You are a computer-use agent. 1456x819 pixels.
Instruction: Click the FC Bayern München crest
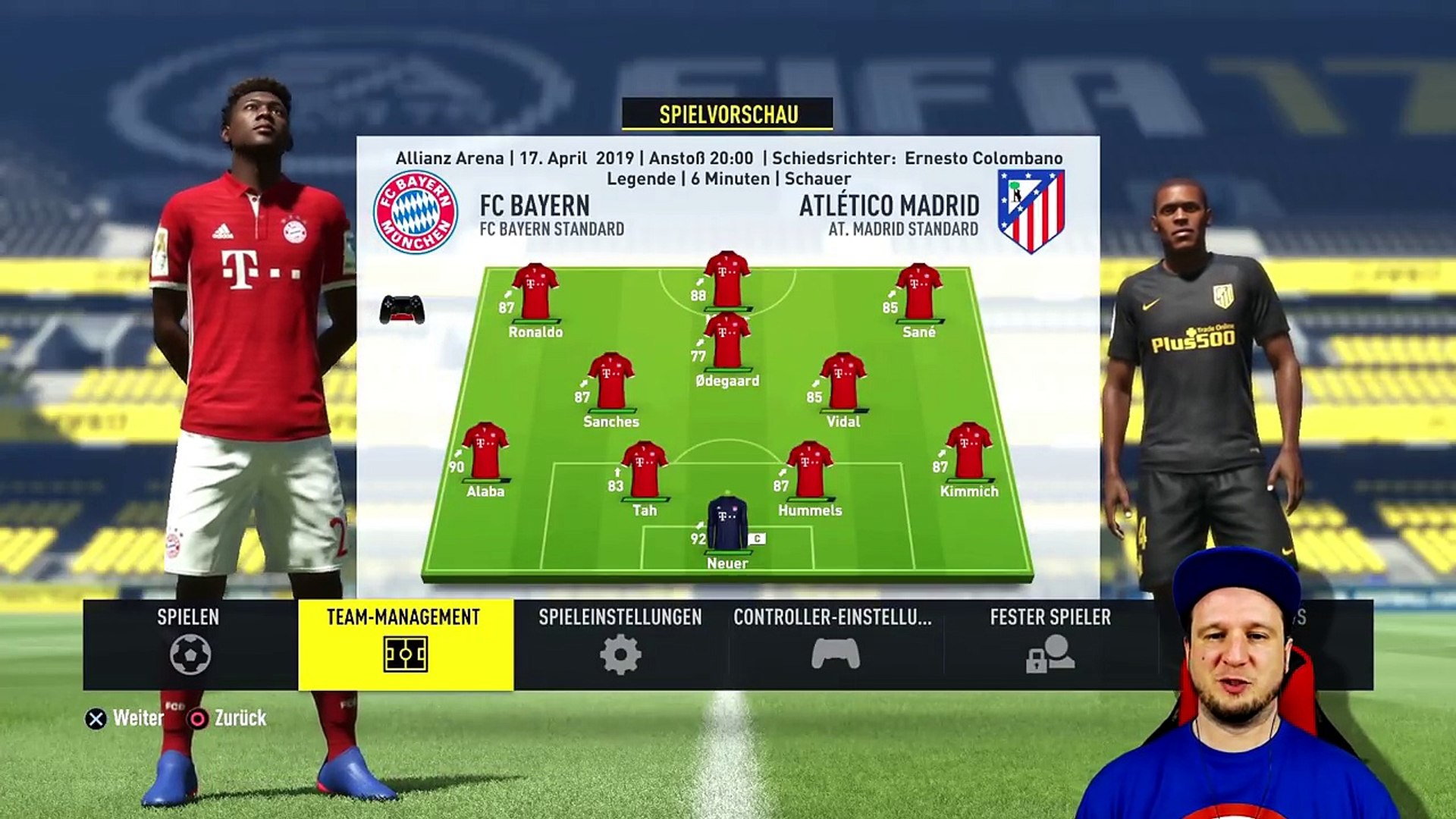(416, 212)
